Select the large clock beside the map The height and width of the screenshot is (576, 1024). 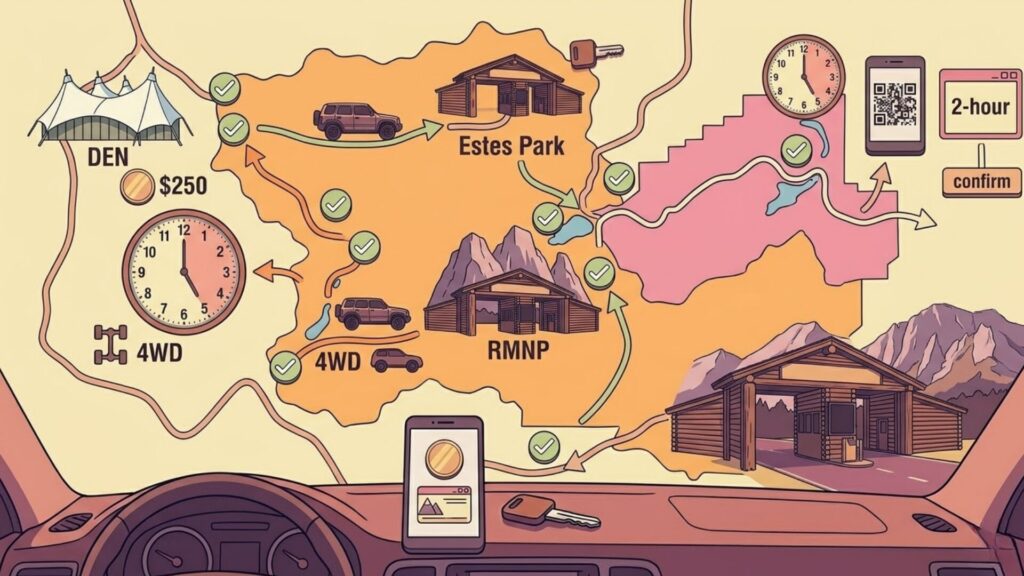tap(183, 272)
